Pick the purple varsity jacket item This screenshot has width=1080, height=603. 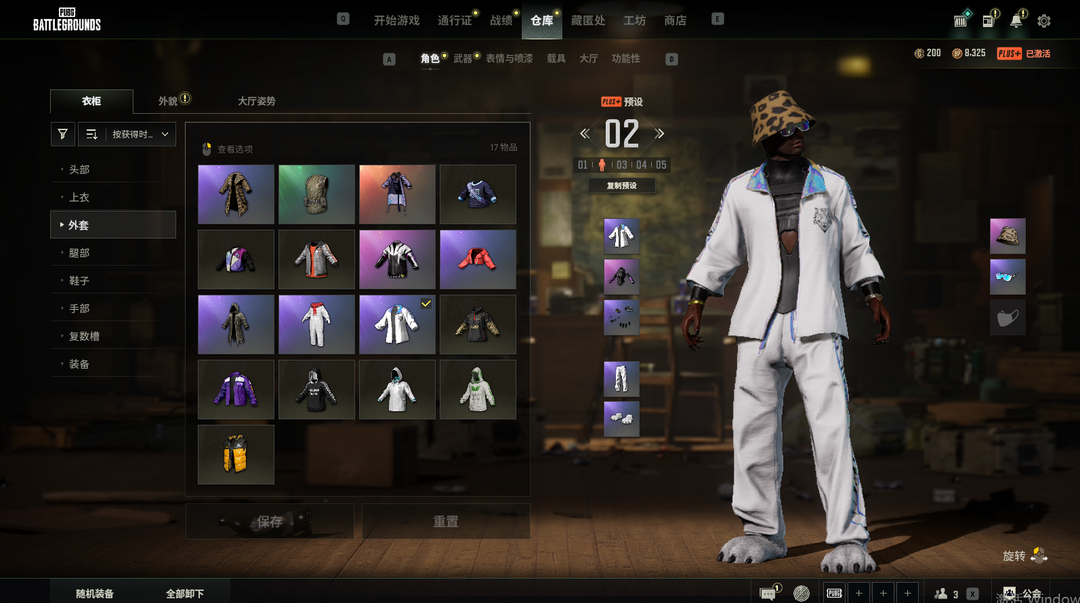236,390
